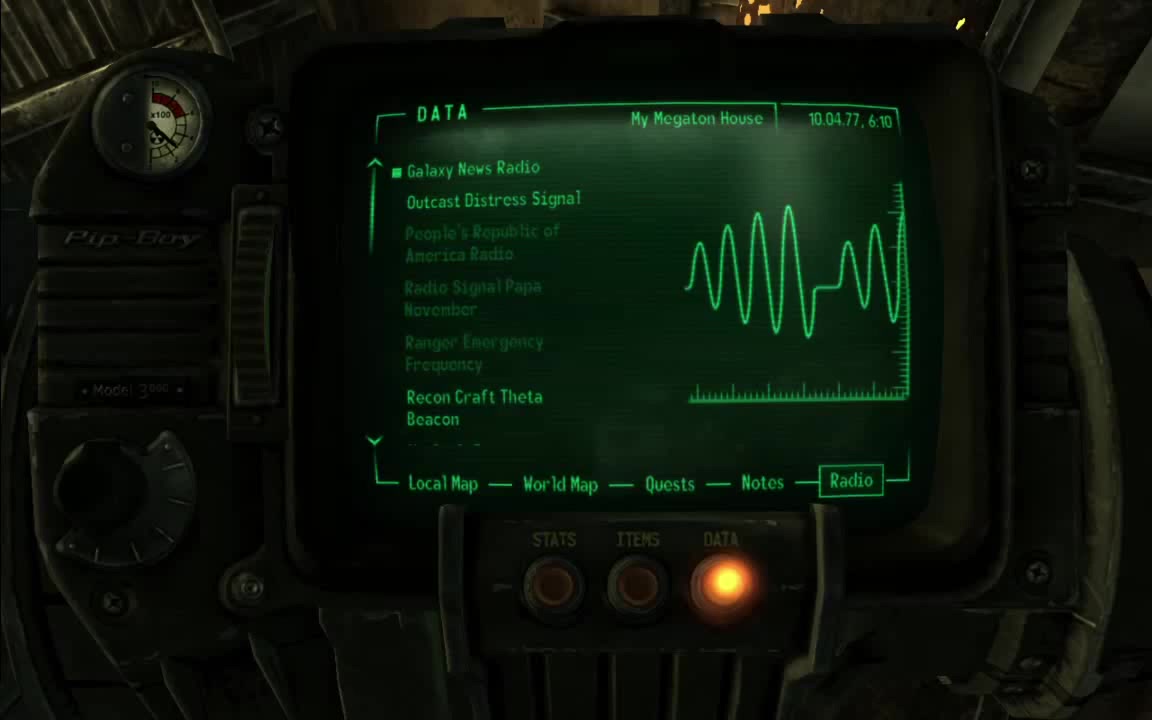This screenshot has width=1152, height=720.
Task: Choose People's Republic of America Radio
Action: (481, 243)
